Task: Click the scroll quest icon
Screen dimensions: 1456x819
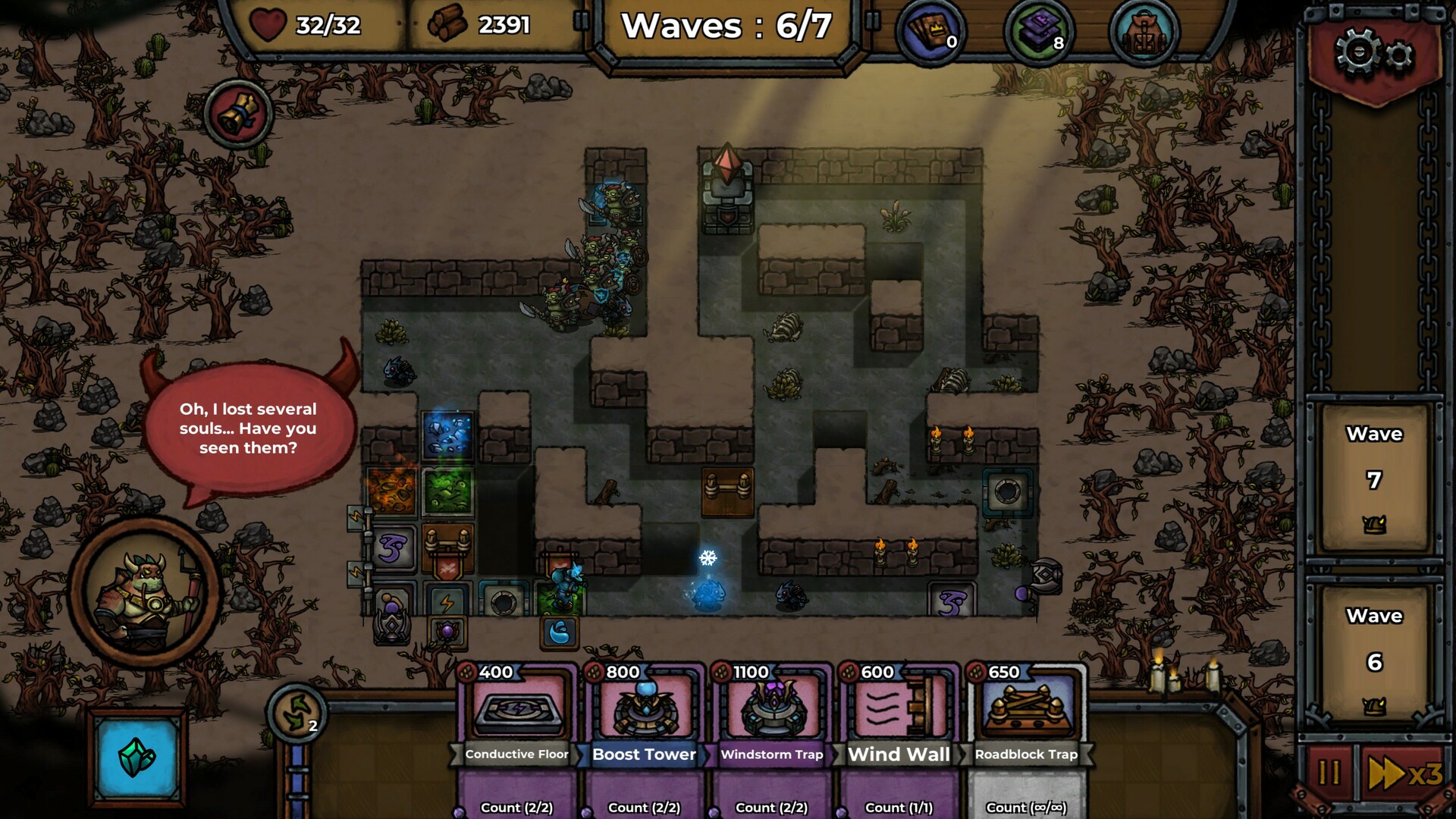Action: tap(238, 114)
